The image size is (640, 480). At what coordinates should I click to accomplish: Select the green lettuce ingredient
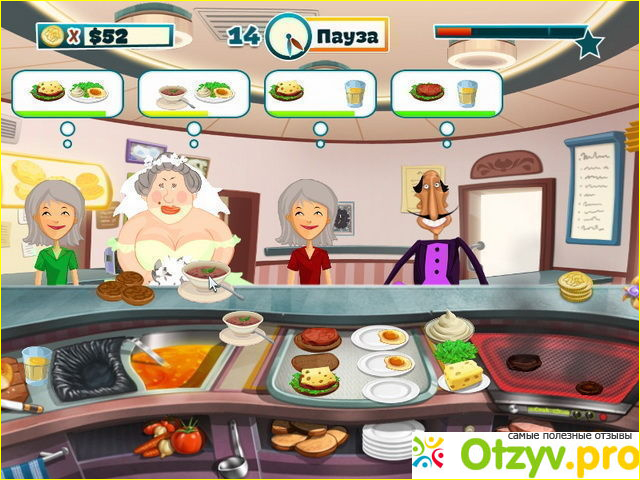pyautogui.click(x=458, y=352)
